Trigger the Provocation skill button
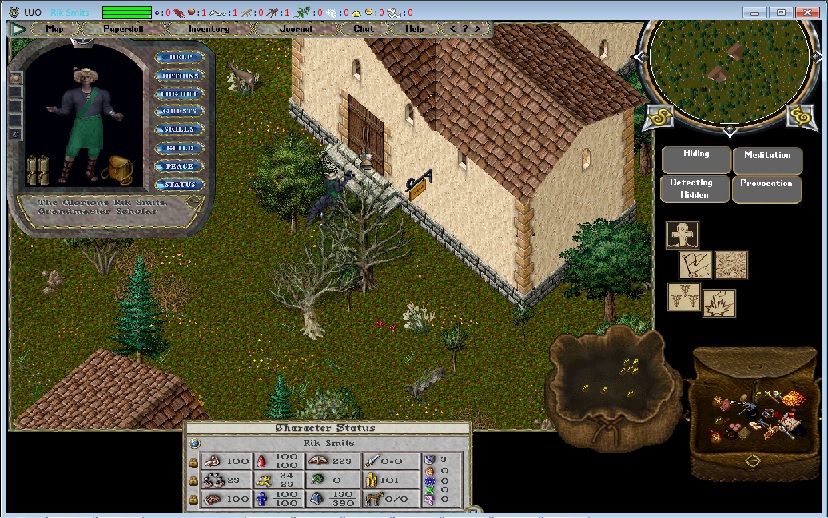The width and height of the screenshot is (828, 518). pos(767,186)
